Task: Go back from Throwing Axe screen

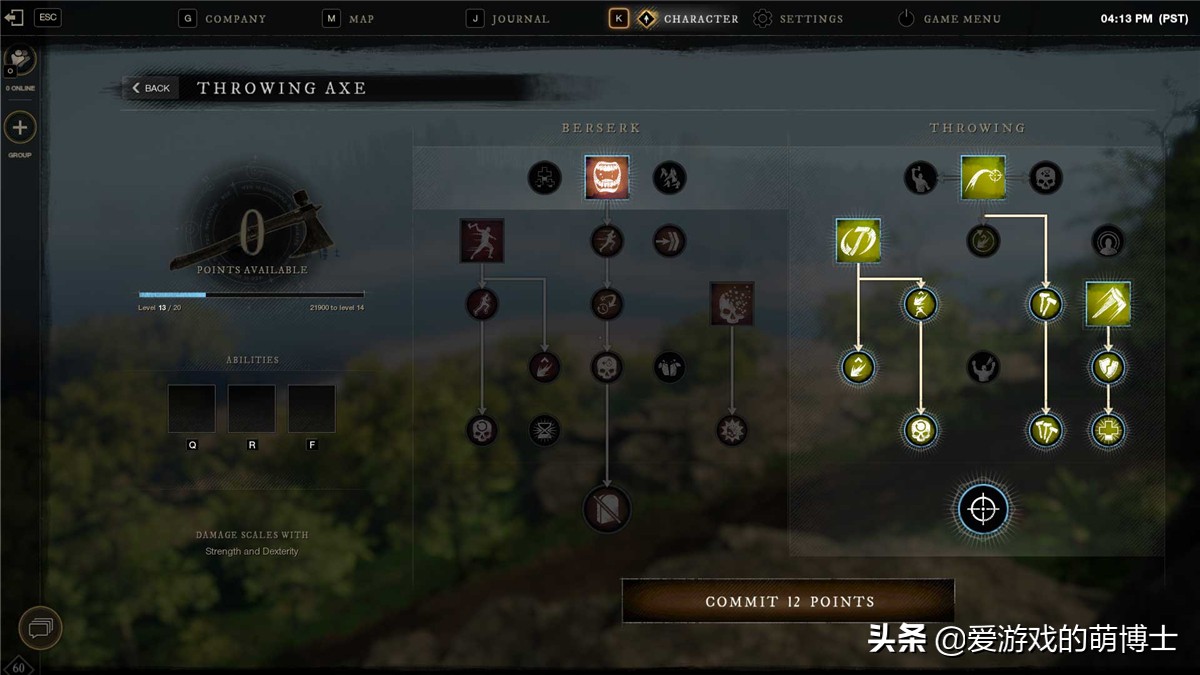Action: pyautogui.click(x=152, y=88)
